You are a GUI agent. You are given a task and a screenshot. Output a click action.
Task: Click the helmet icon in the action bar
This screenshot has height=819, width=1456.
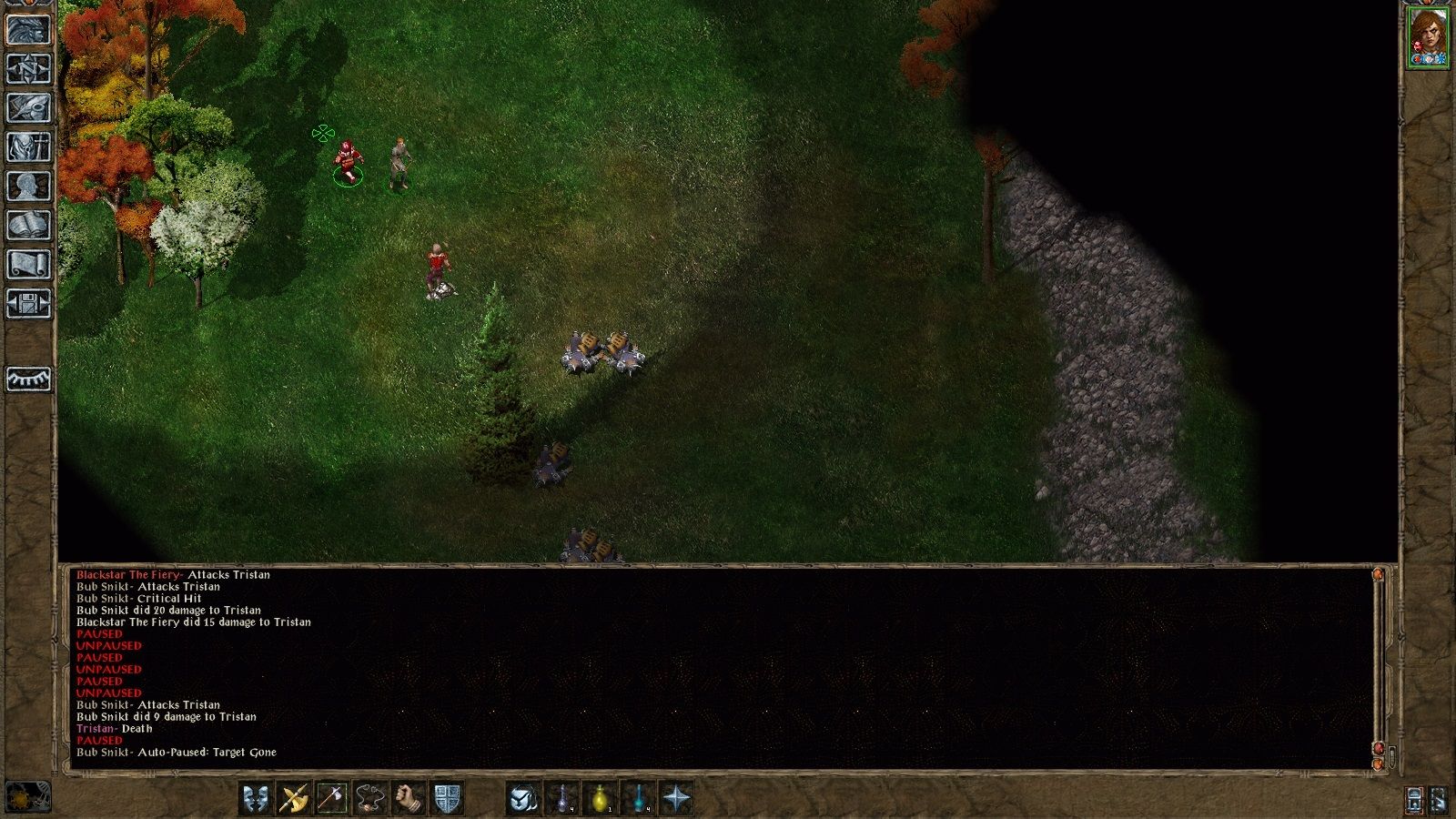[523, 799]
